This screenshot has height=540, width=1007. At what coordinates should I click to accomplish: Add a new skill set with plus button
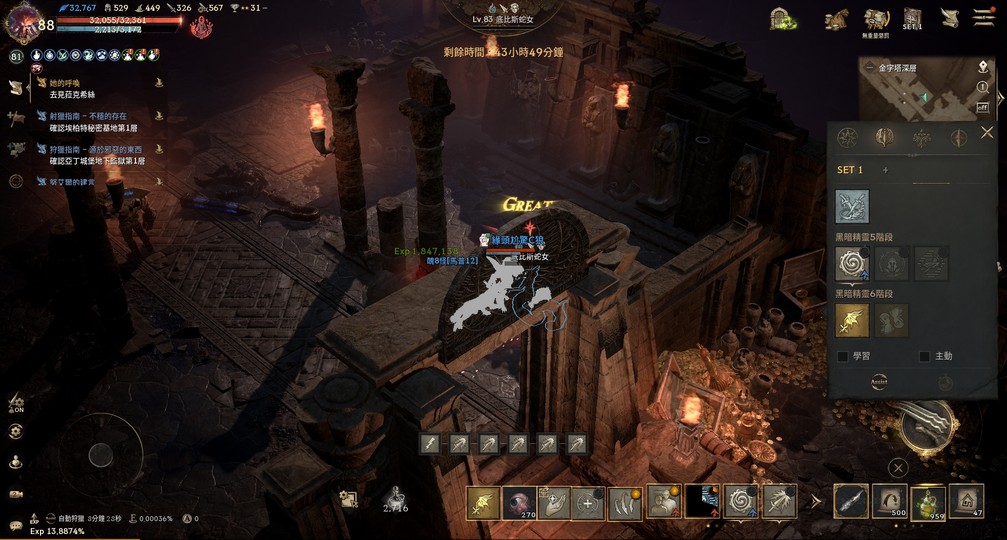pos(885,170)
